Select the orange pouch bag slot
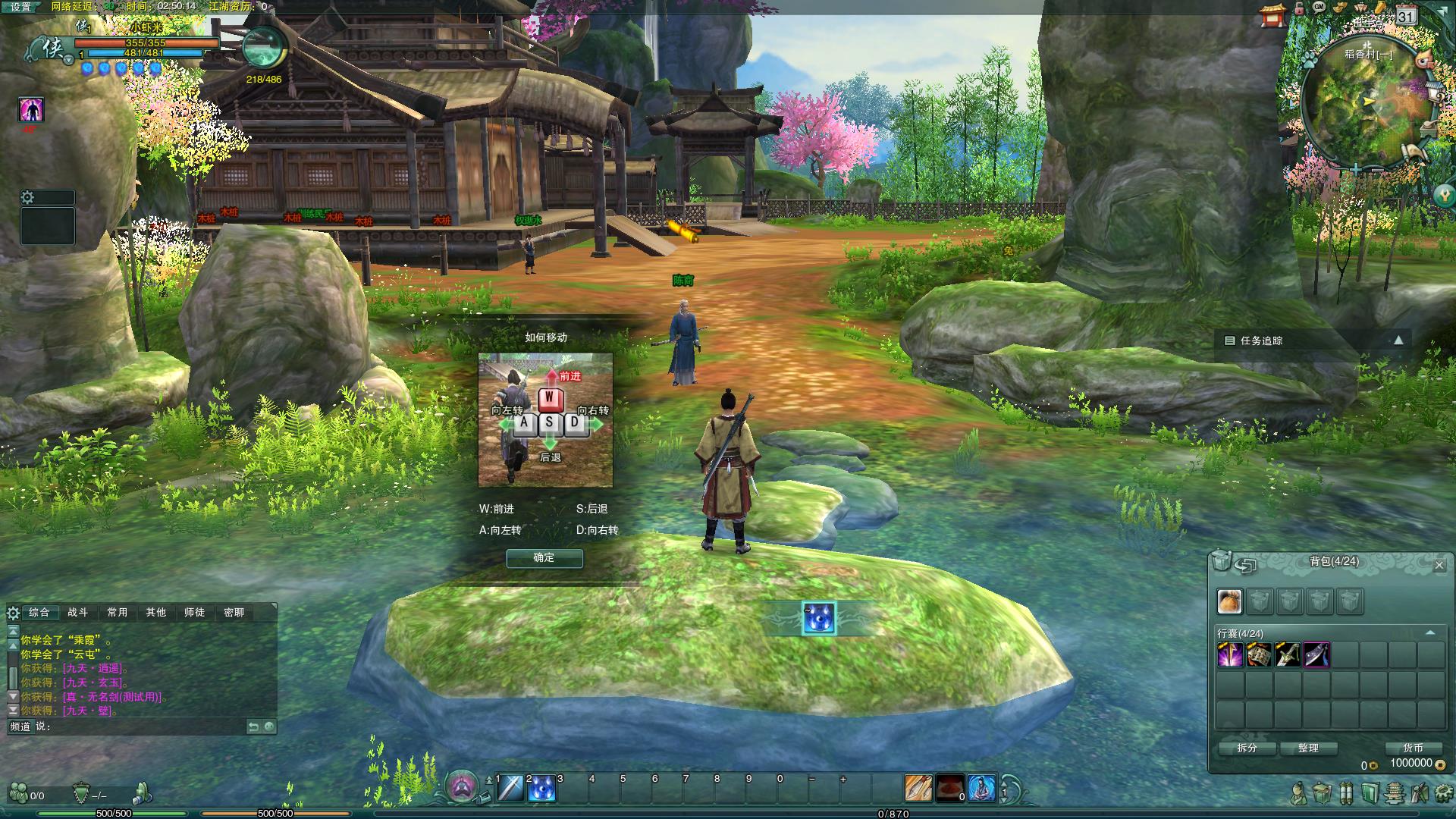1456x819 pixels. click(1230, 601)
